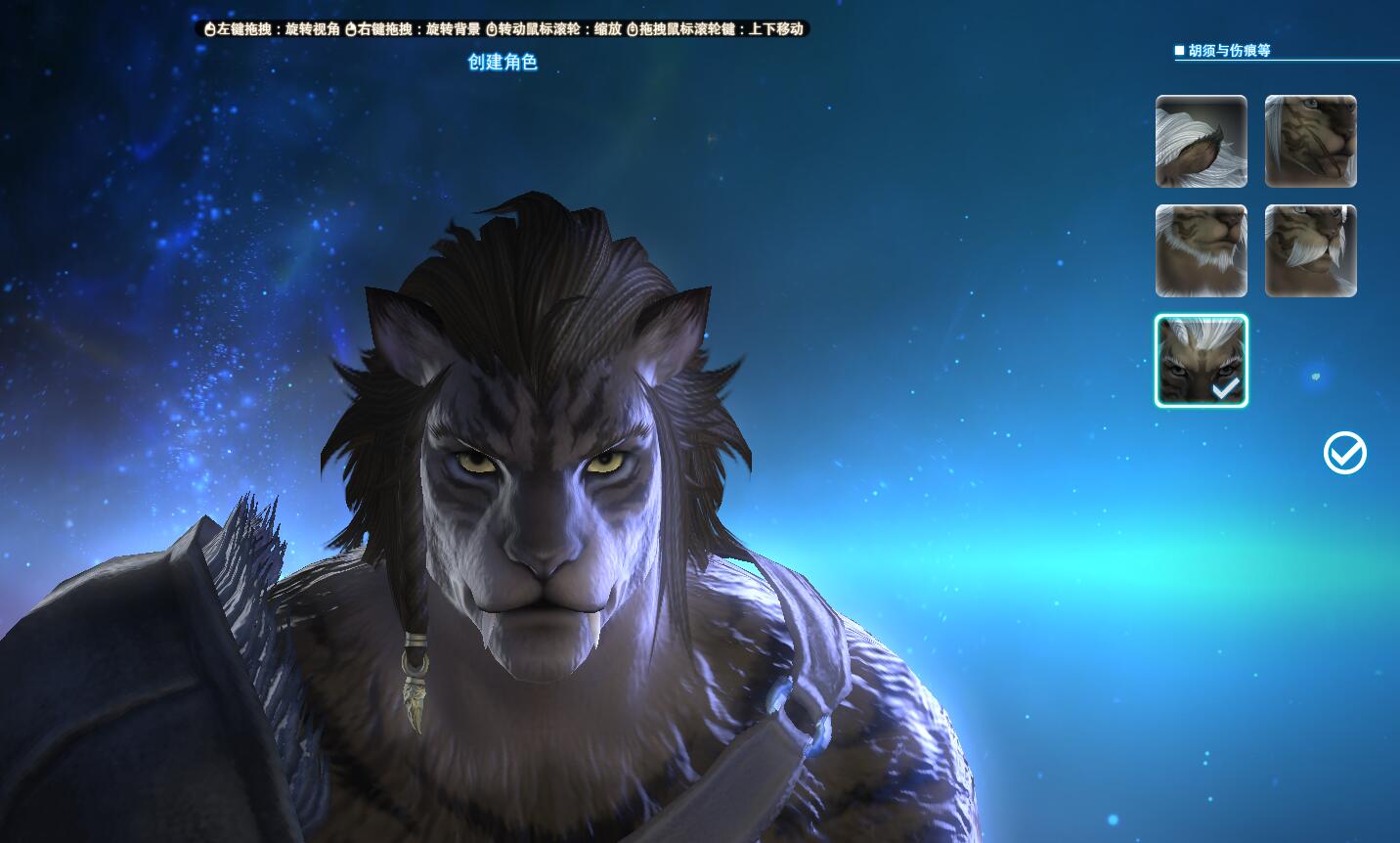This screenshot has width=1400, height=843.
Task: Click the right-mouse icon before 右键拖拽
Action: pos(350,29)
